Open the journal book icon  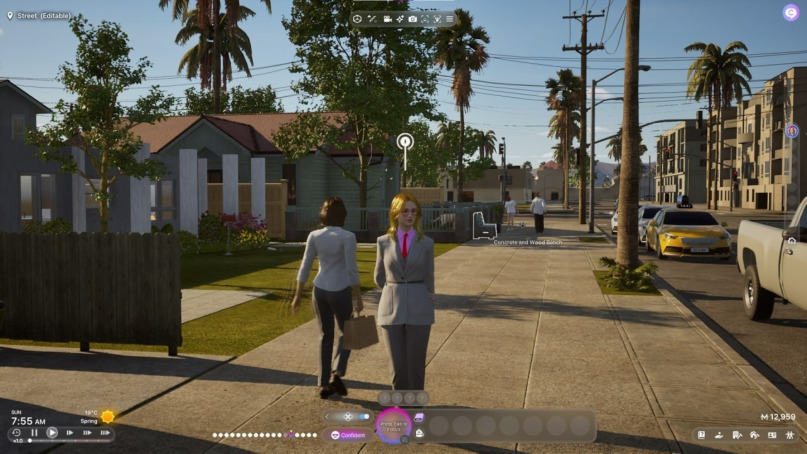701,435
